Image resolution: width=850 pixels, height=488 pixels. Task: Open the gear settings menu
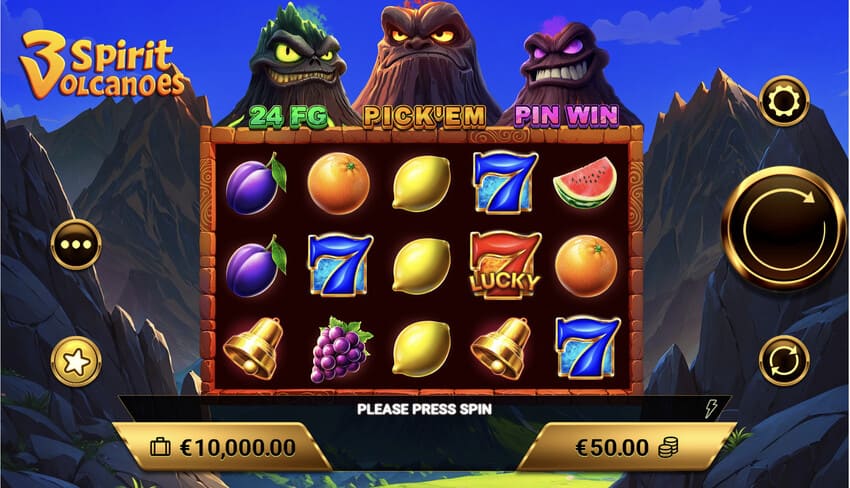pos(783,101)
